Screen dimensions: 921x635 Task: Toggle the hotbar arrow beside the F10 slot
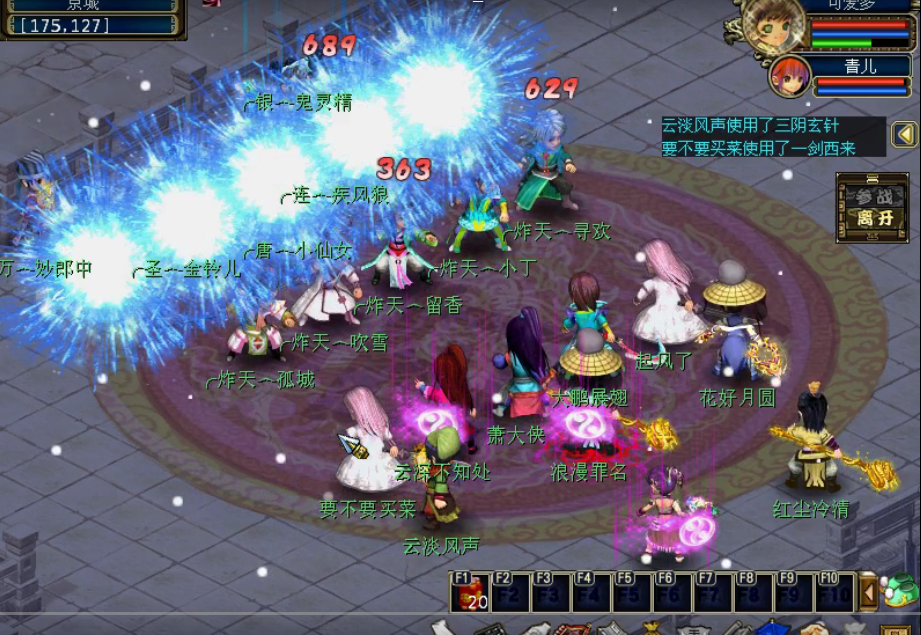(869, 593)
